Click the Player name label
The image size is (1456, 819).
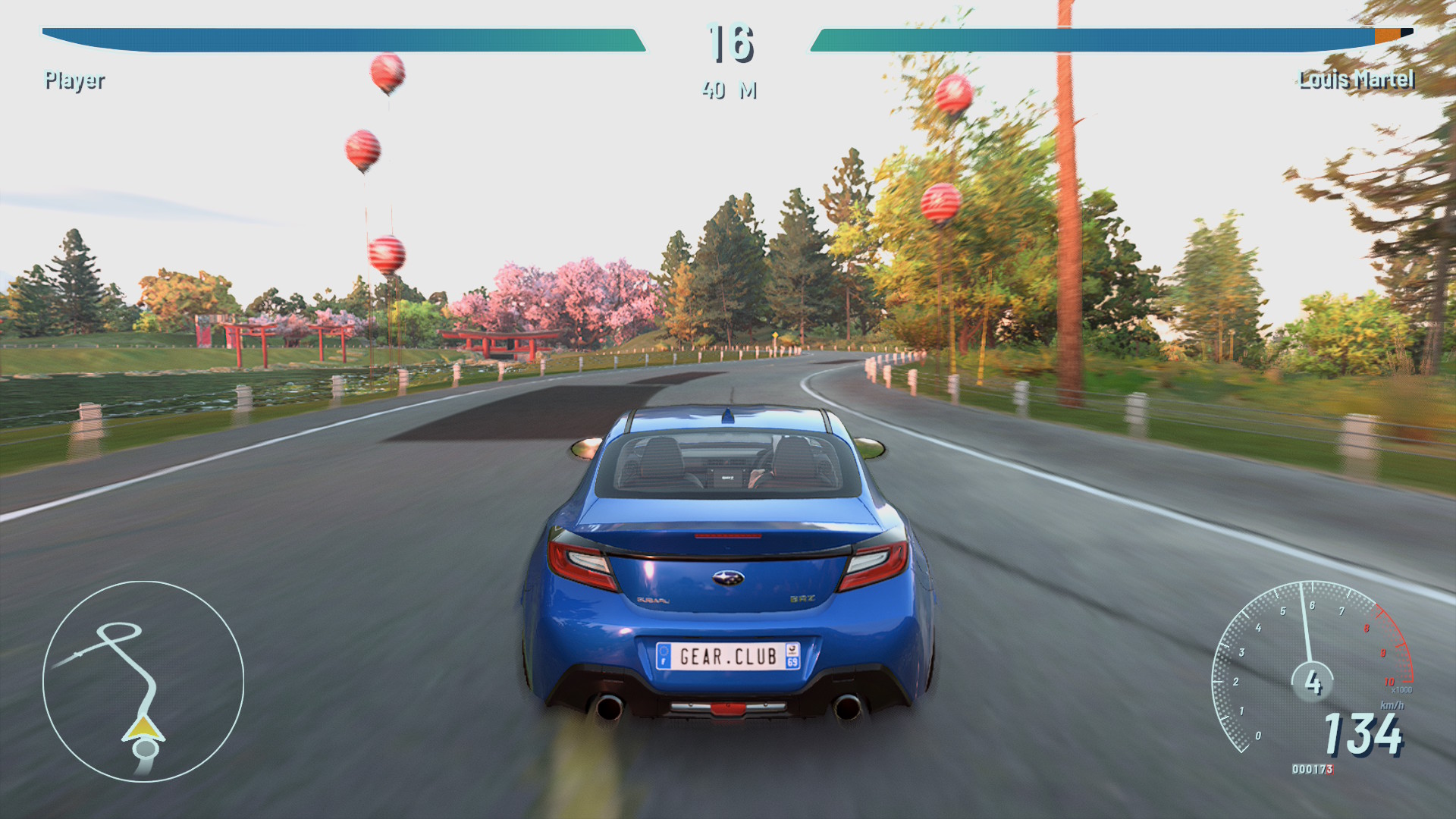pyautogui.click(x=74, y=80)
